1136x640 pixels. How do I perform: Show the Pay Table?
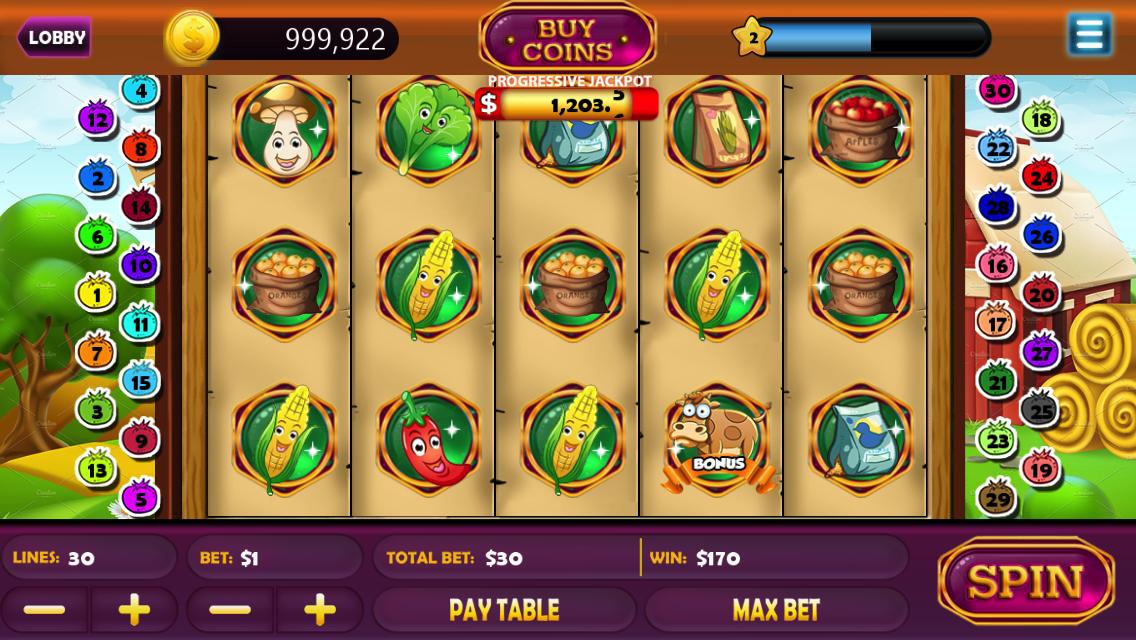(504, 609)
